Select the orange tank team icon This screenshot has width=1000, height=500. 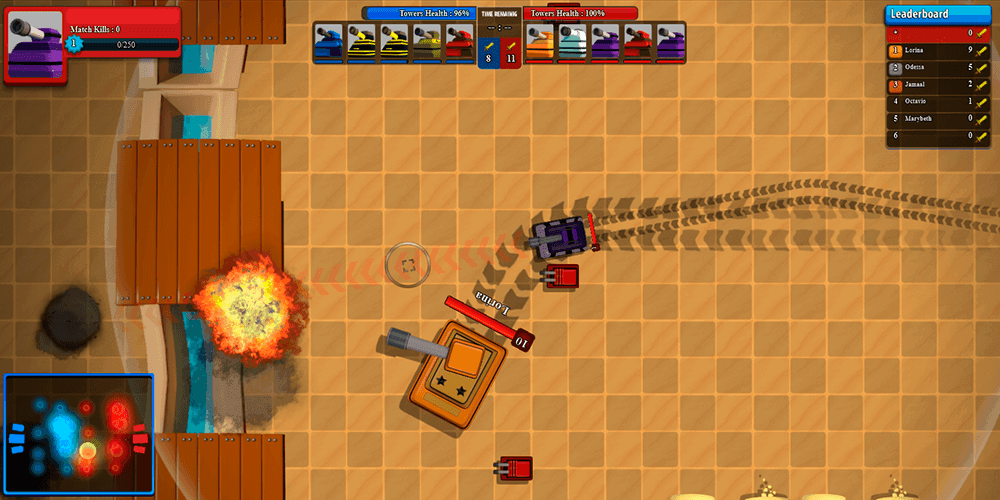coord(540,44)
